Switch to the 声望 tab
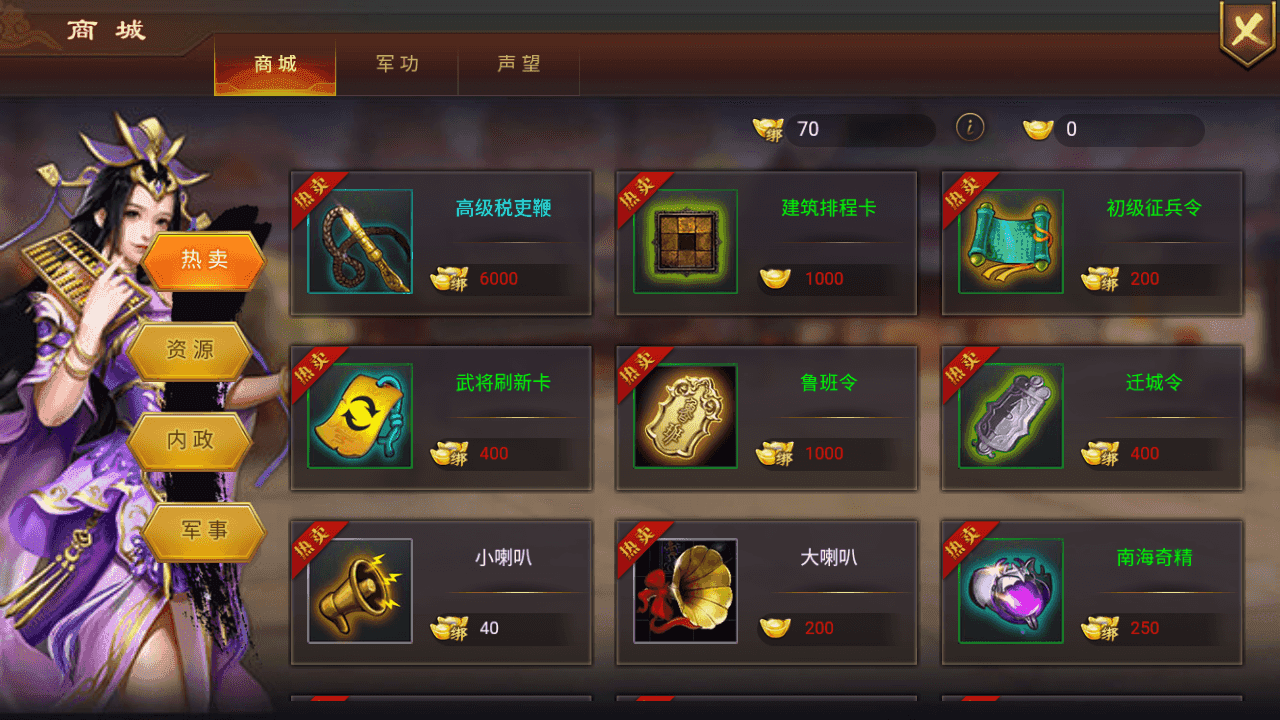 pyautogui.click(x=520, y=64)
